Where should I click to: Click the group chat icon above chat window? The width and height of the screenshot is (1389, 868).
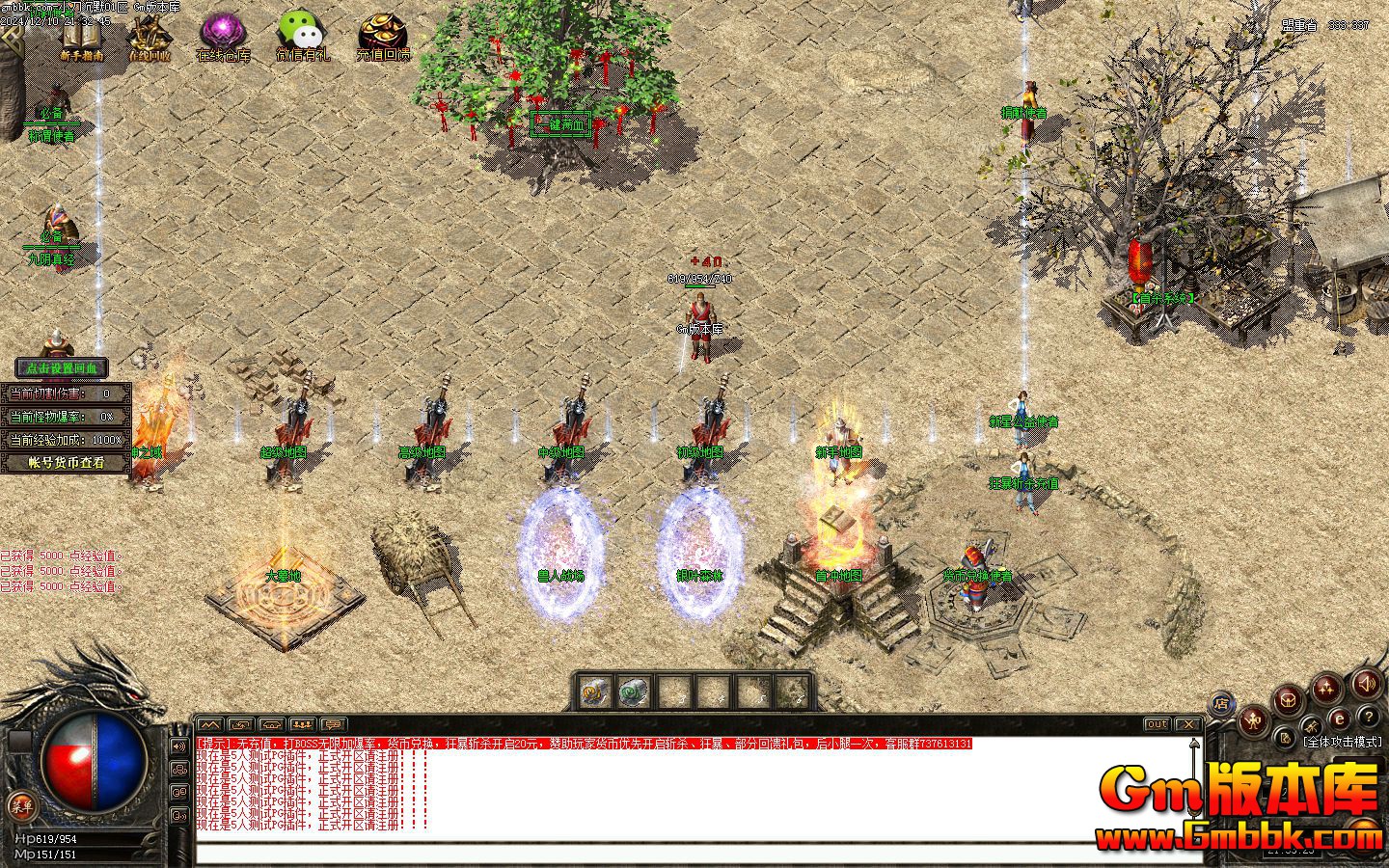(301, 723)
